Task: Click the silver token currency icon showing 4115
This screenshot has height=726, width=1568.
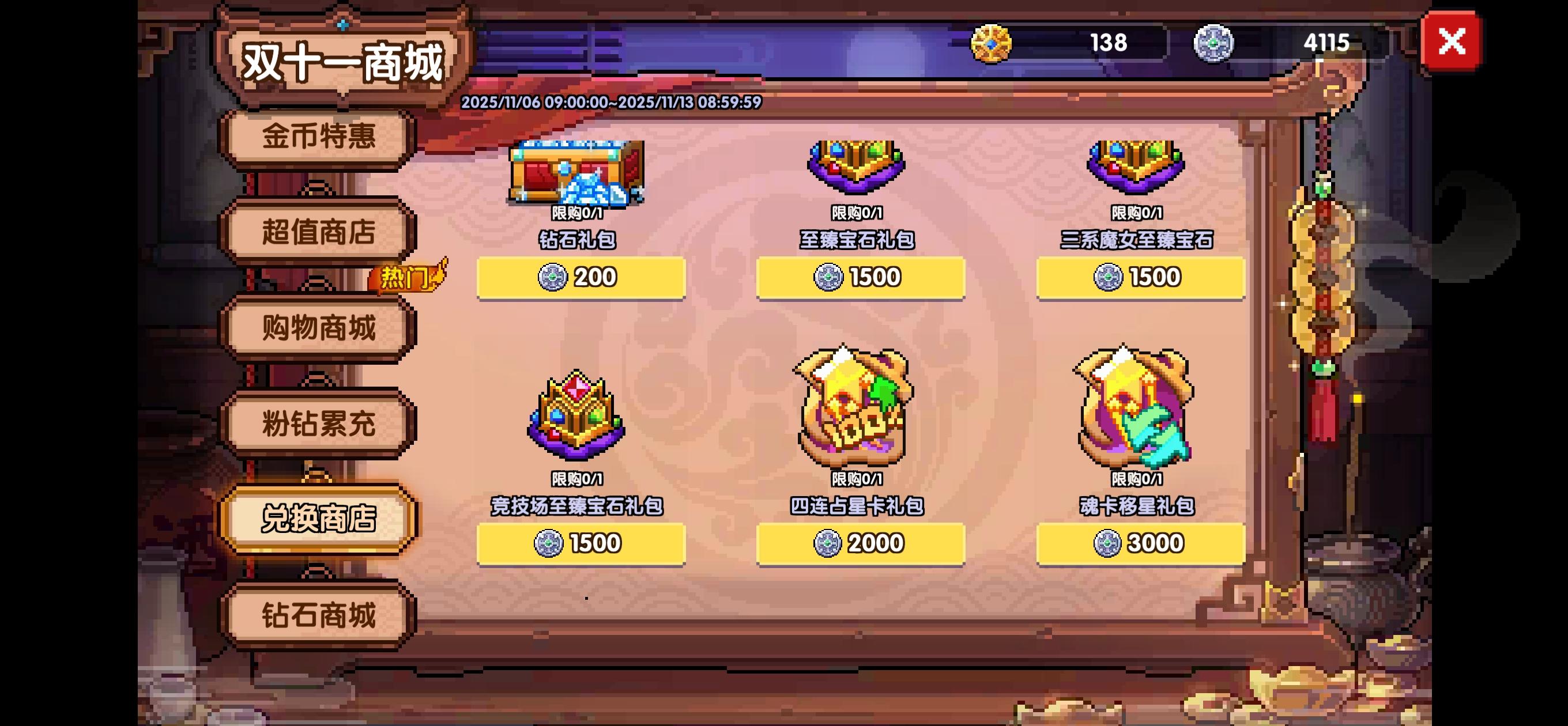Action: tap(1215, 43)
